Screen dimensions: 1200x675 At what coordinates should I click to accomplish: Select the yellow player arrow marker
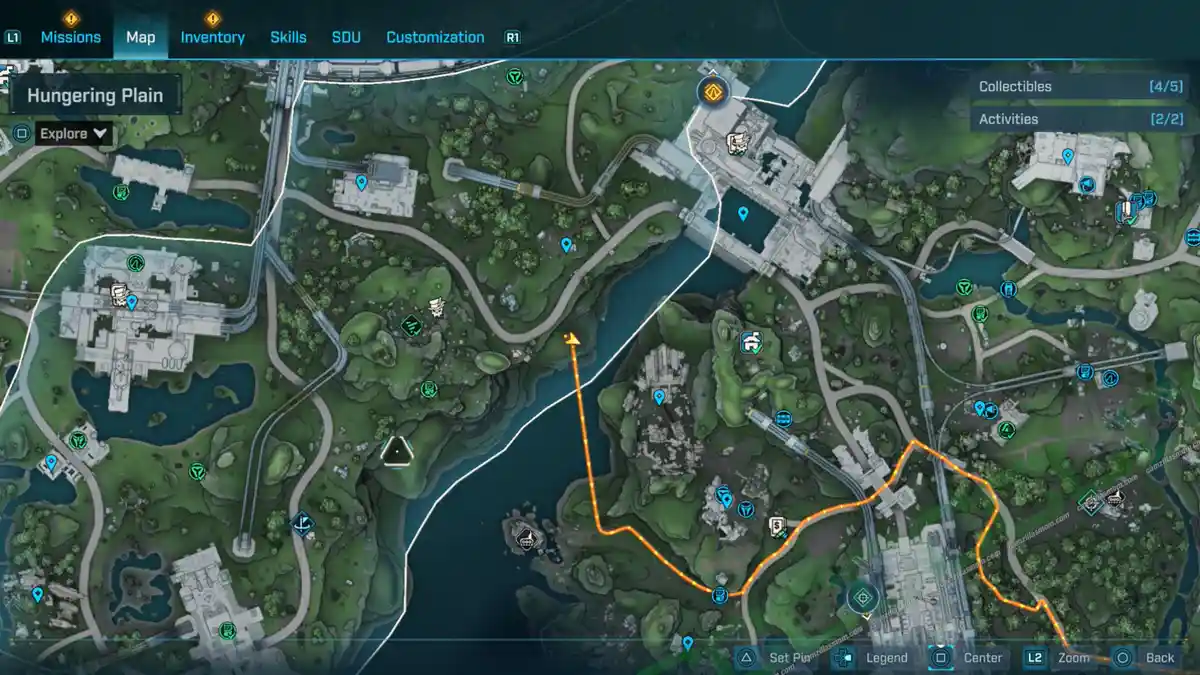573,342
